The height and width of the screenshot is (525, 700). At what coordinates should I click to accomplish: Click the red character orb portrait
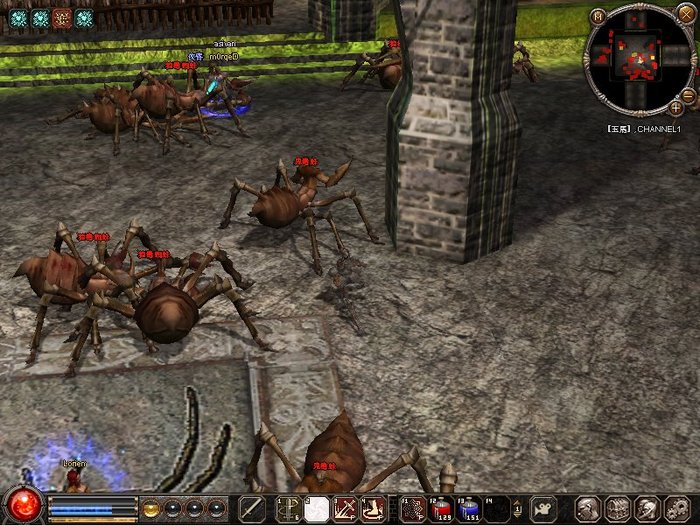pyautogui.click(x=20, y=505)
